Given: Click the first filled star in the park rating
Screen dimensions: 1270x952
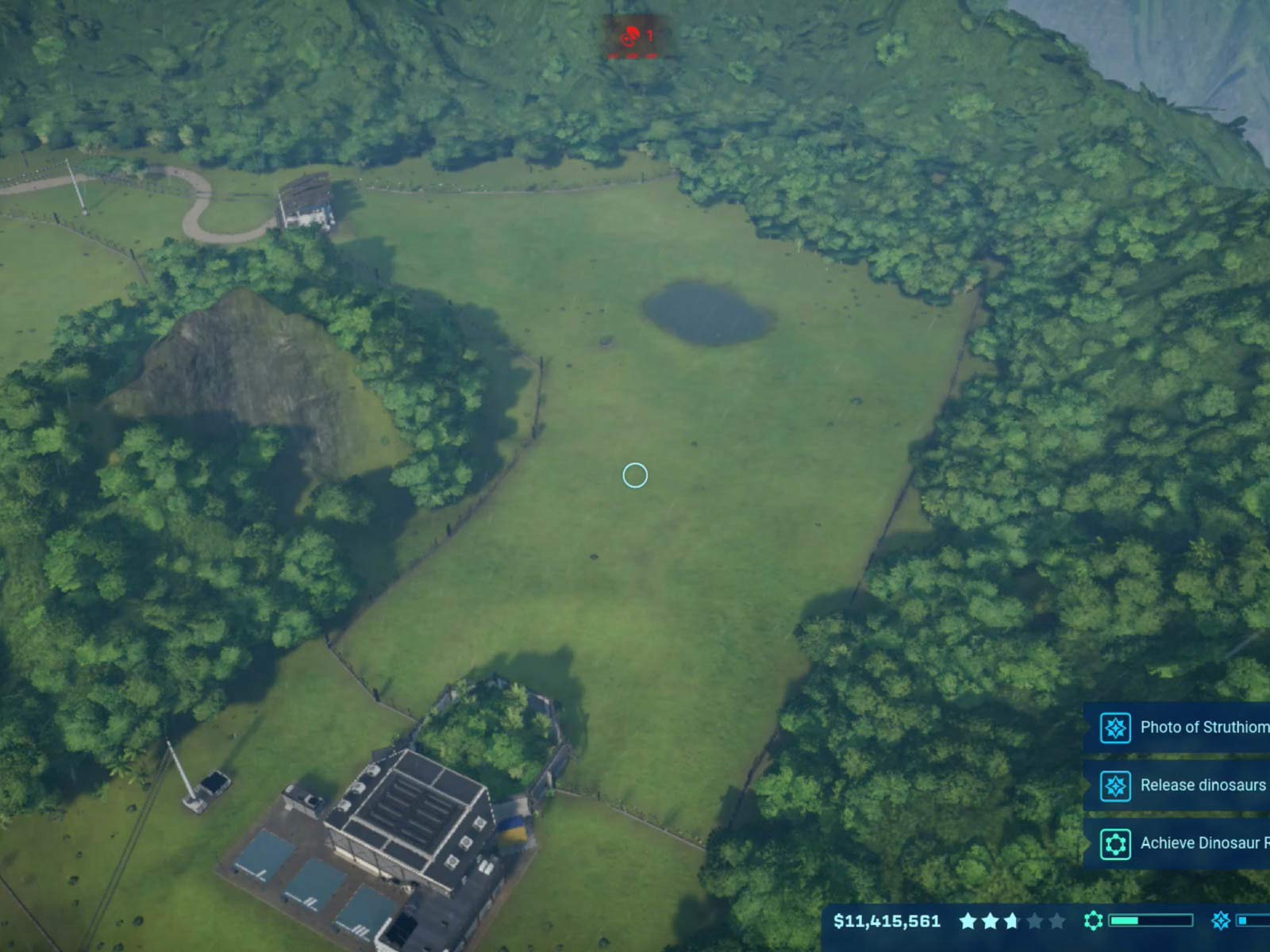Looking at the screenshot, I should click(968, 922).
